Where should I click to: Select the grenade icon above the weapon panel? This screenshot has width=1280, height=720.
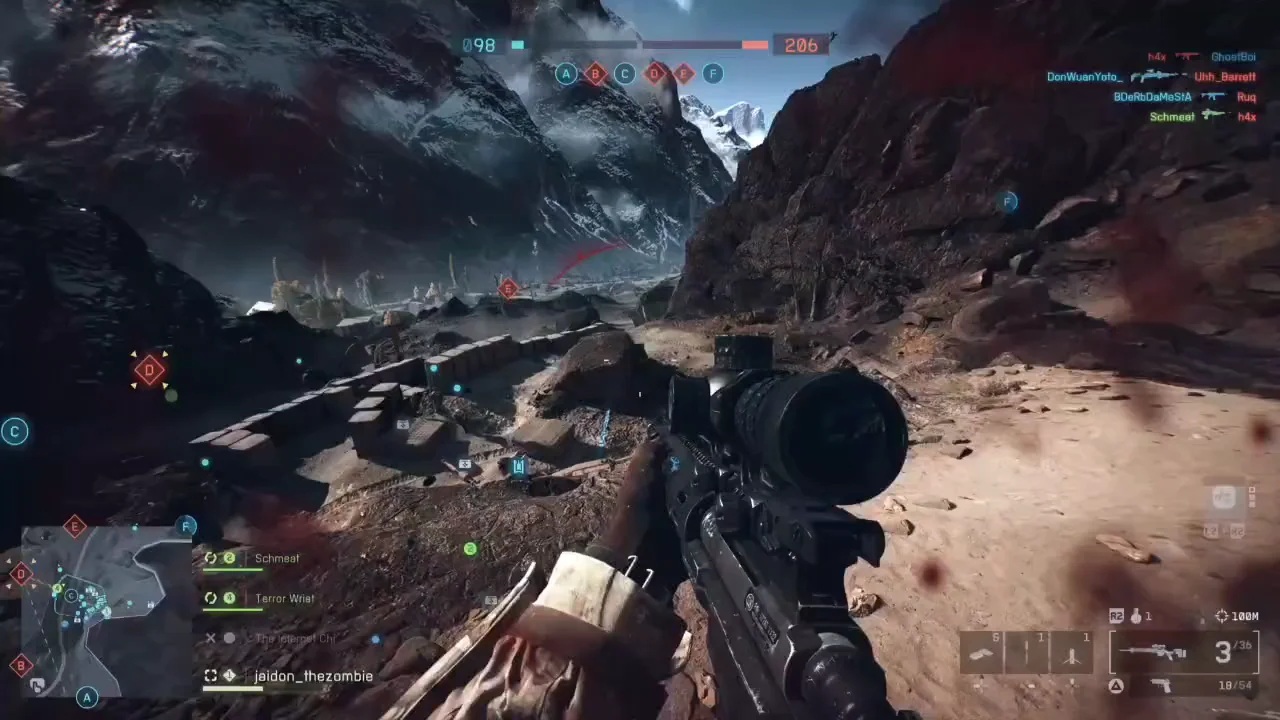click(1134, 617)
